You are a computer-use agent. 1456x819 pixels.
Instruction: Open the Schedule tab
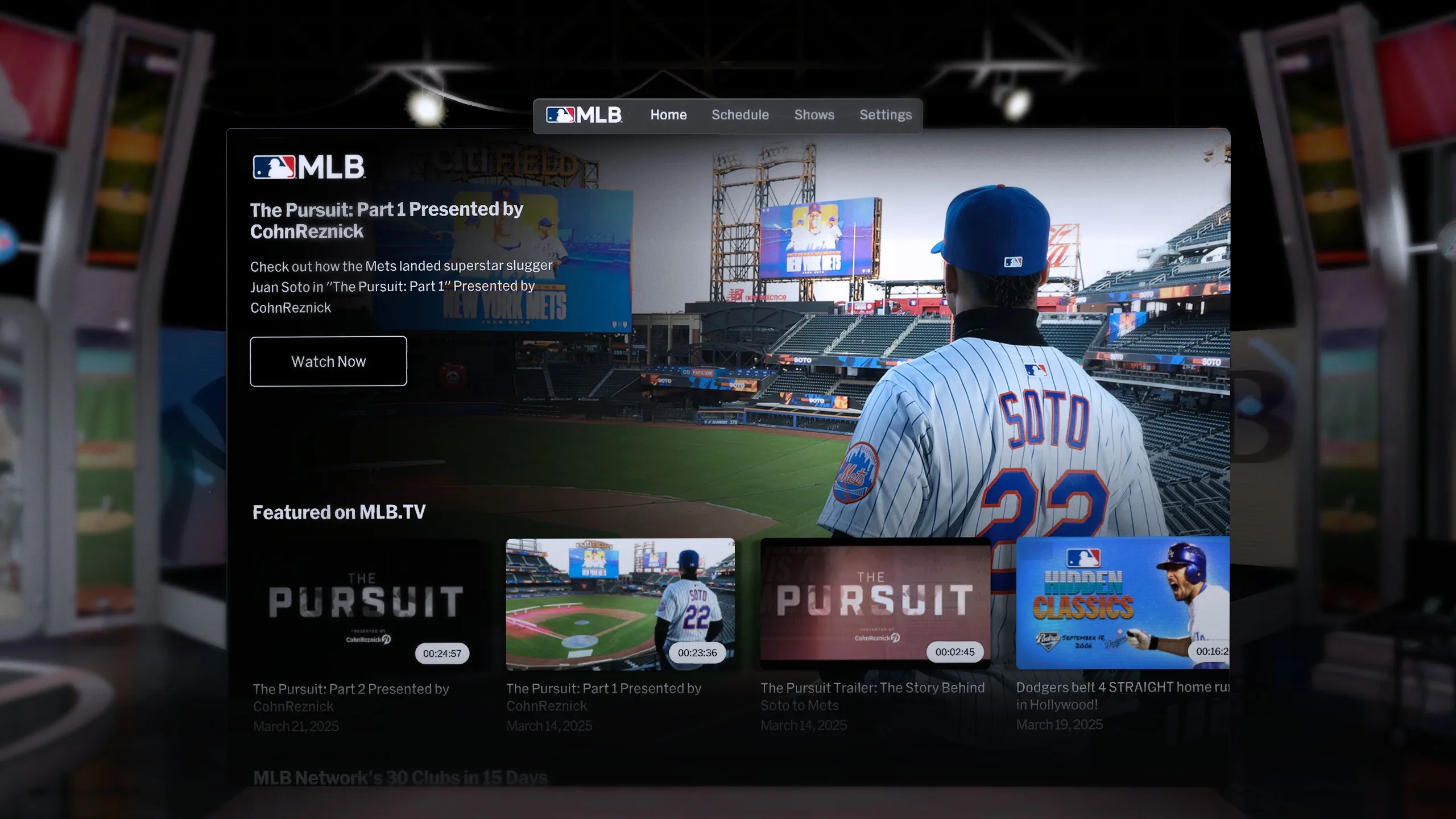740,115
